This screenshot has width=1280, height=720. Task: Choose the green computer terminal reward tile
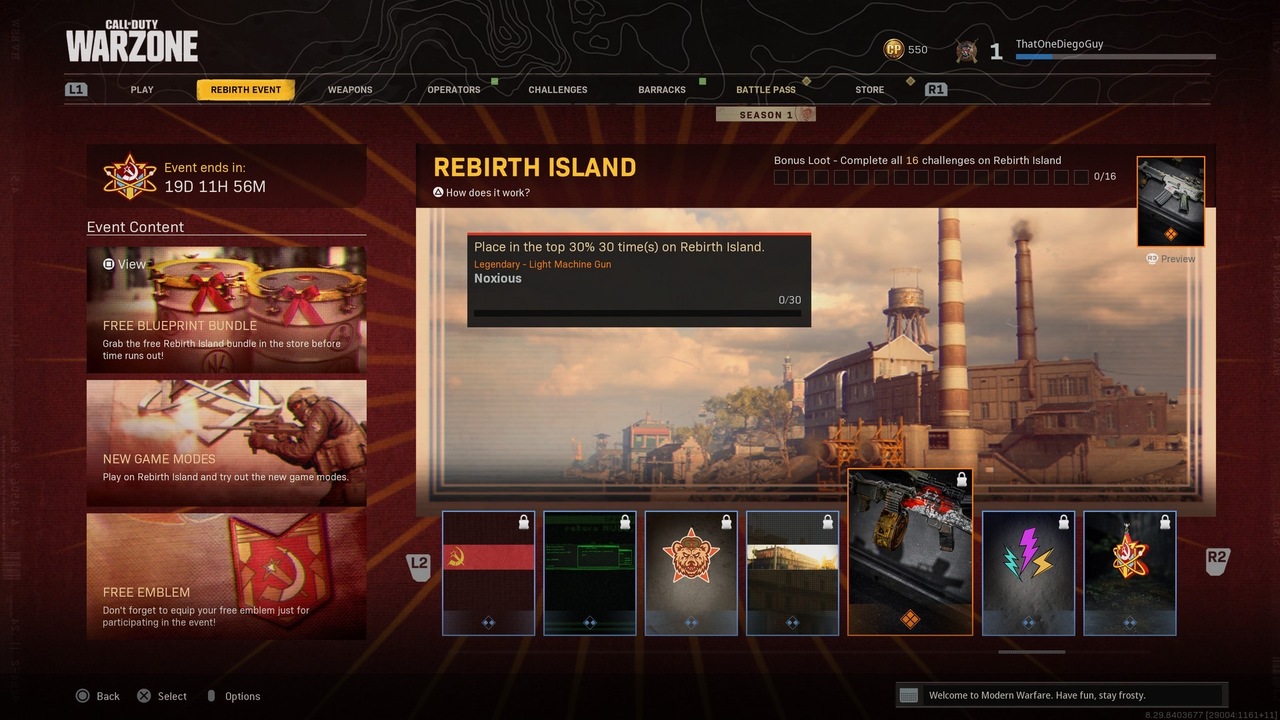point(590,573)
